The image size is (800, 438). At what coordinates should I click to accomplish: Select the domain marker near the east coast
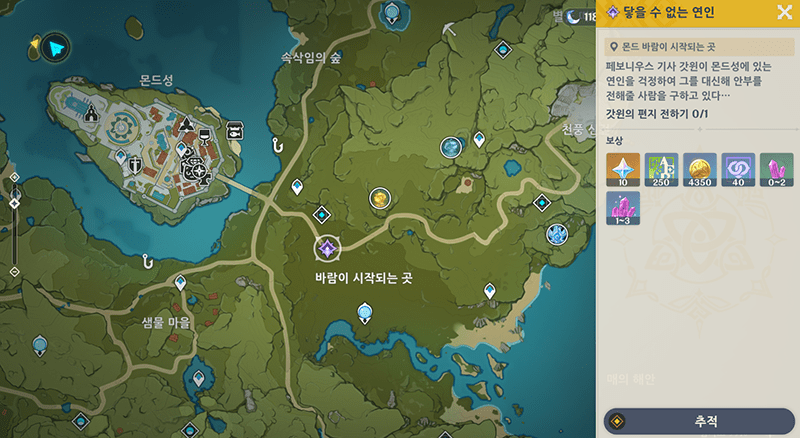(557, 236)
